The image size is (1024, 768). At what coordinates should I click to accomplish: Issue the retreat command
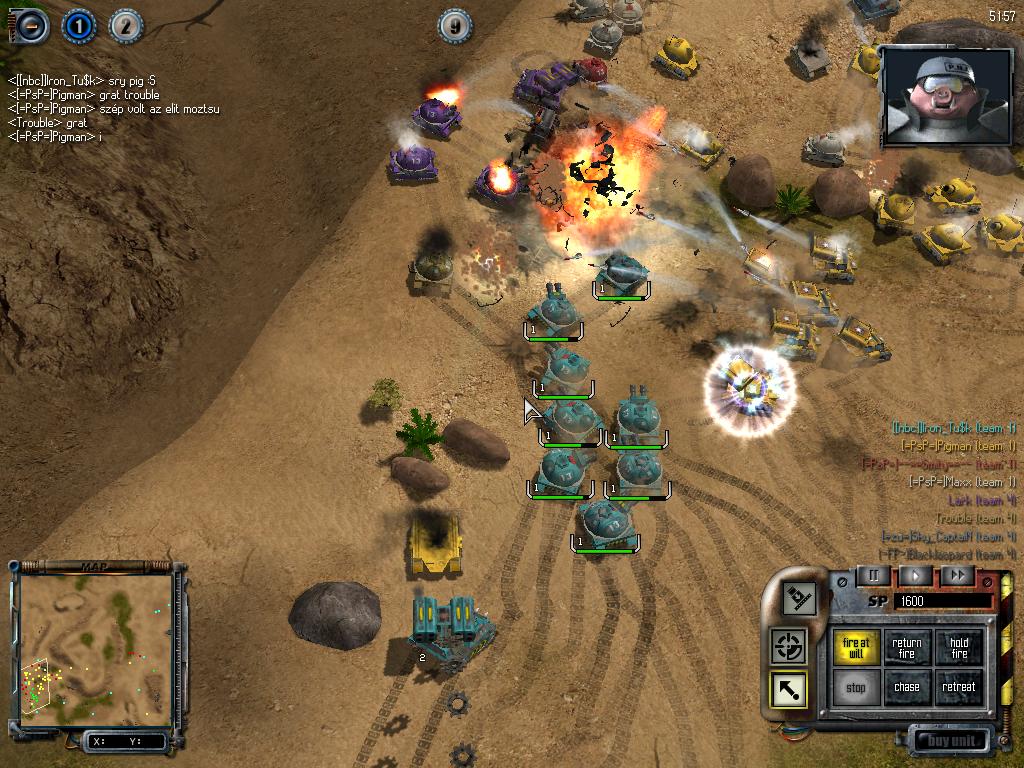click(x=959, y=687)
